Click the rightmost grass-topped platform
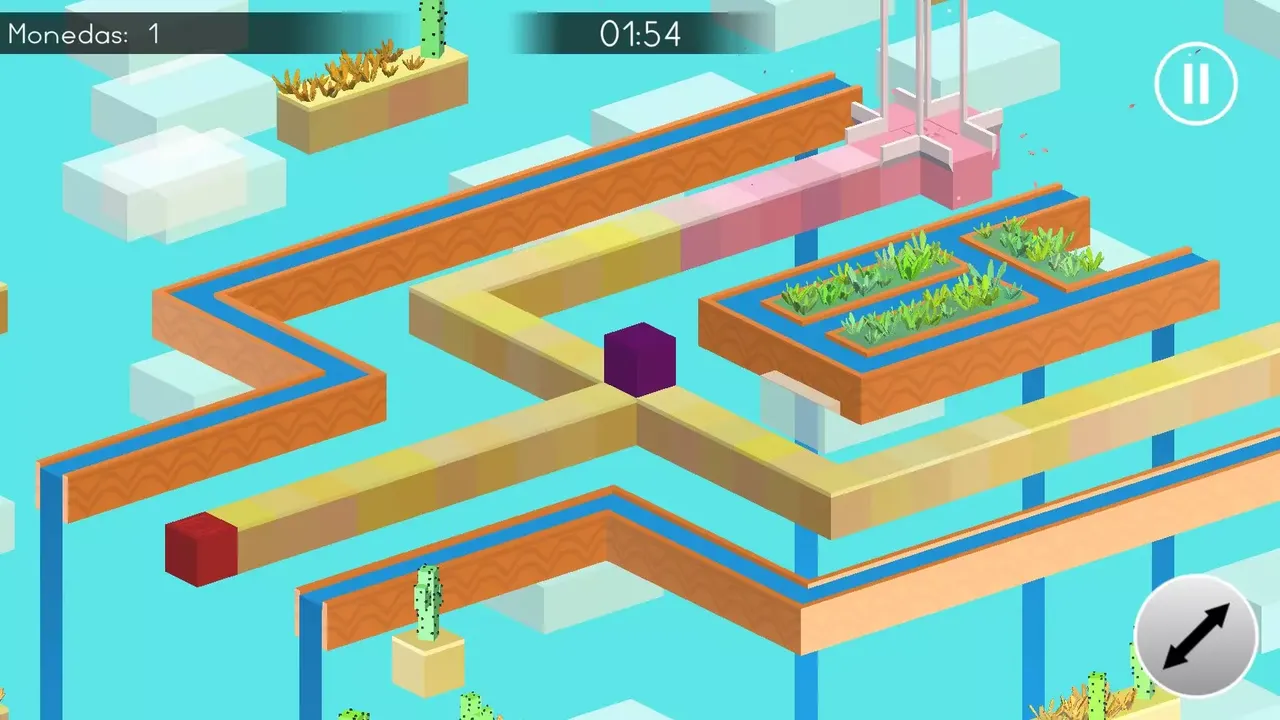 pos(1030,250)
